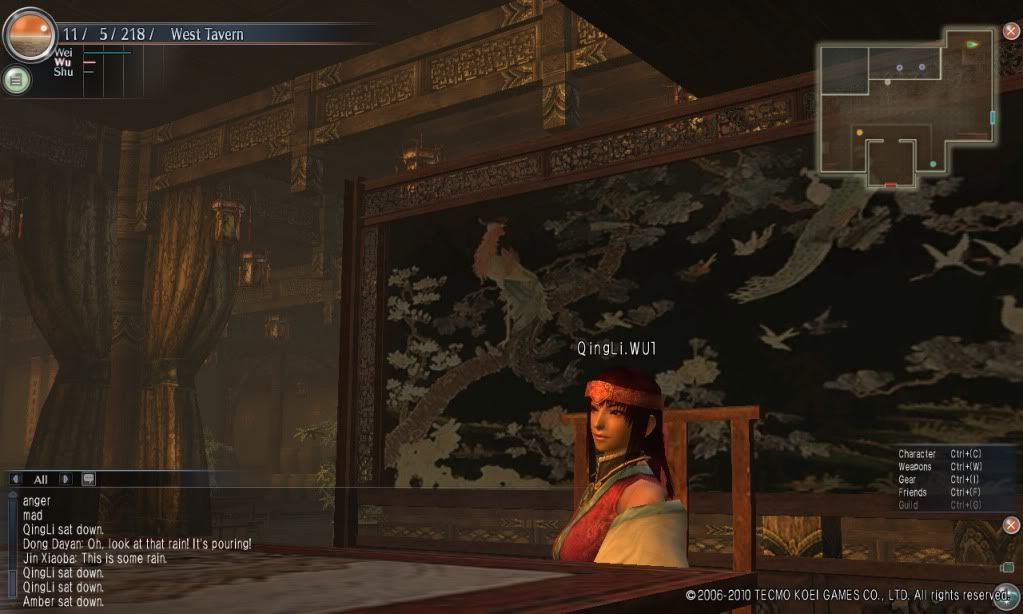The height and width of the screenshot is (614, 1023).
Task: Close the shortcut menu panel
Action: pyautogui.click(x=1011, y=525)
